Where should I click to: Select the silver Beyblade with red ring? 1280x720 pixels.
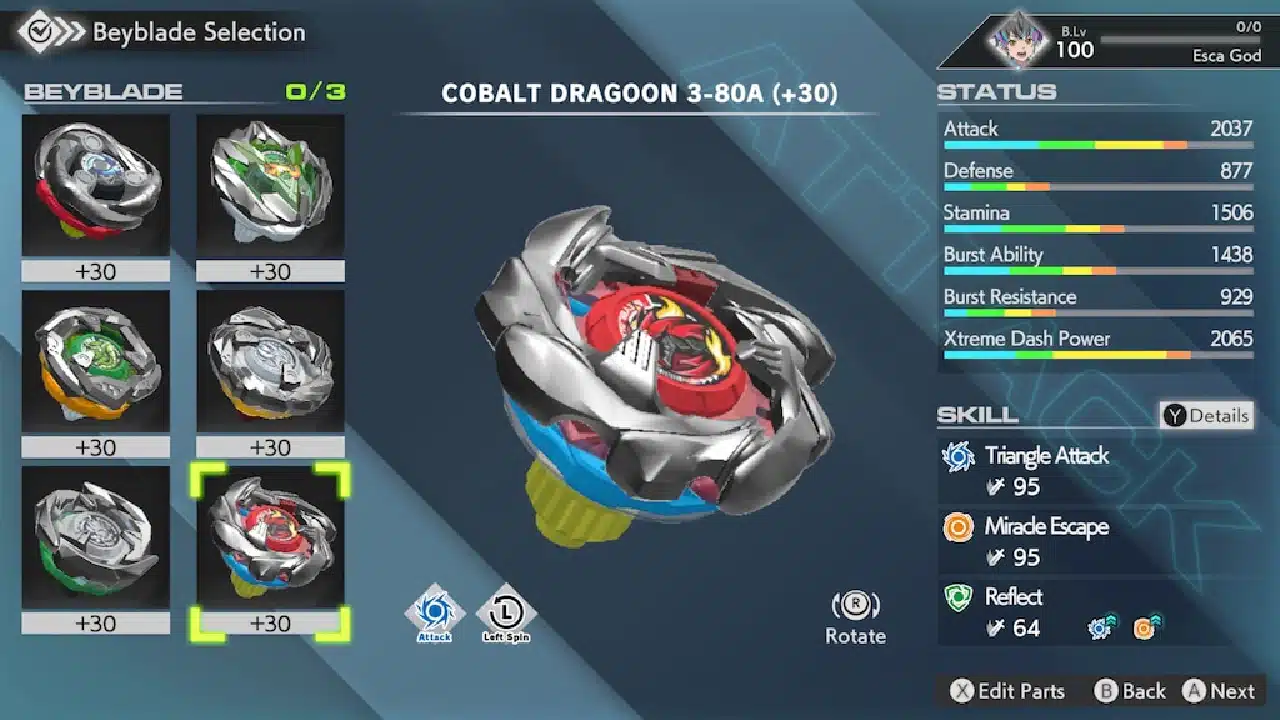pyautogui.click(x=96, y=185)
